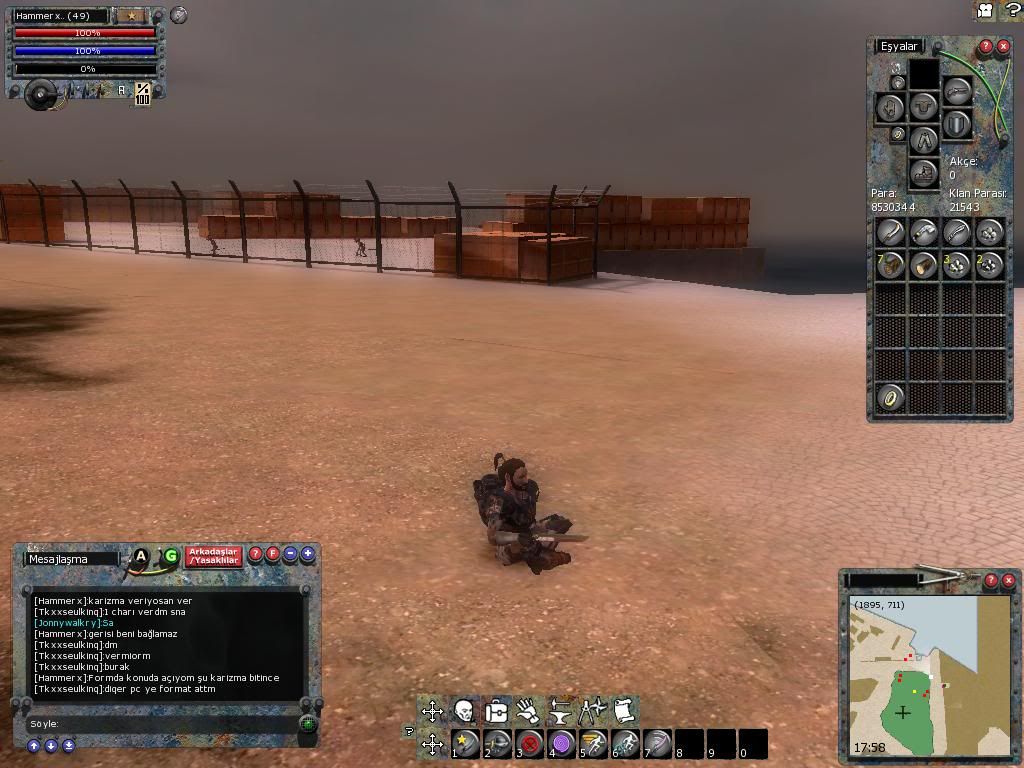Open help with the top-right question mark

point(1011,10)
